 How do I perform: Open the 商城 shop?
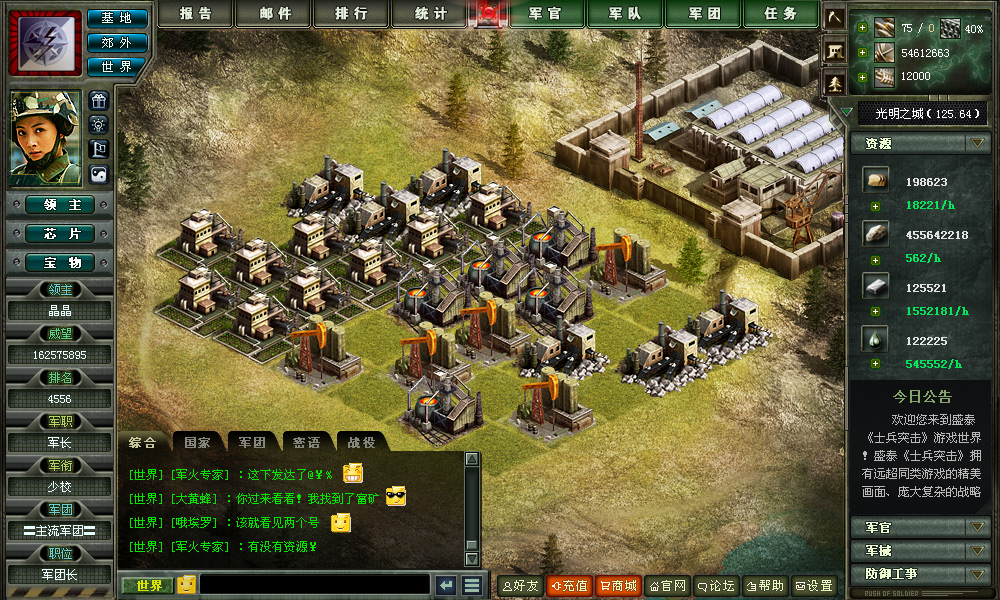pos(617,586)
